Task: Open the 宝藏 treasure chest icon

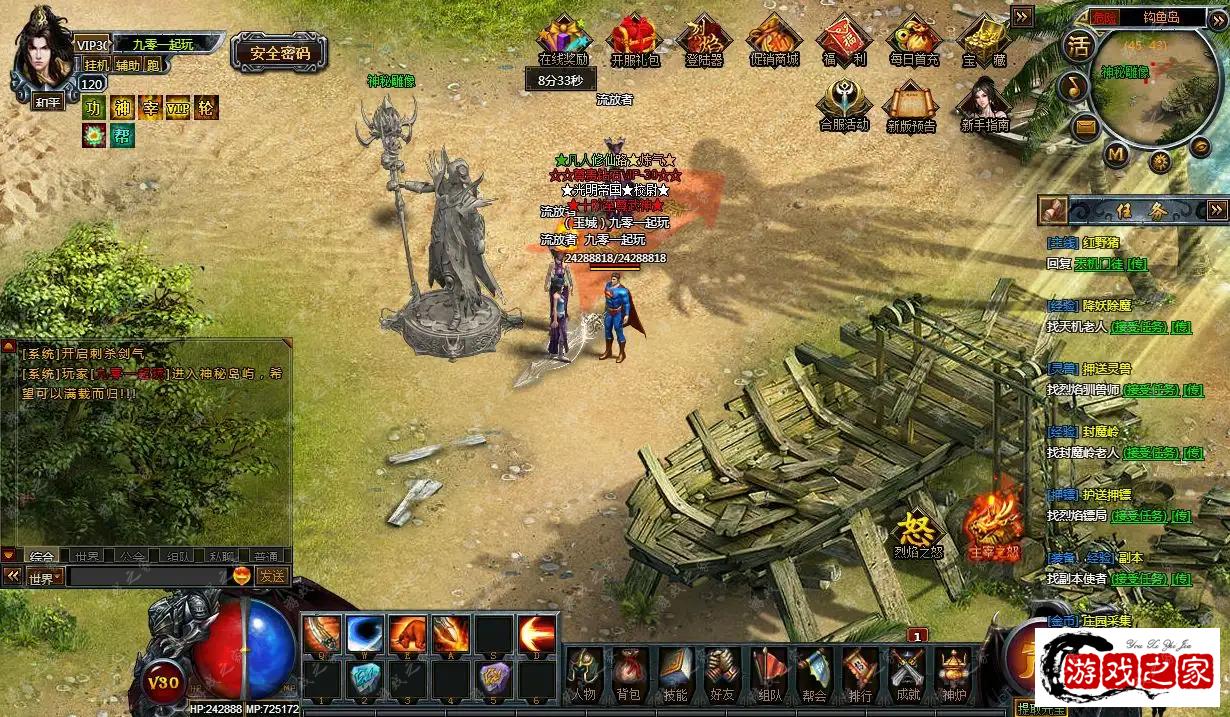Action: (984, 40)
